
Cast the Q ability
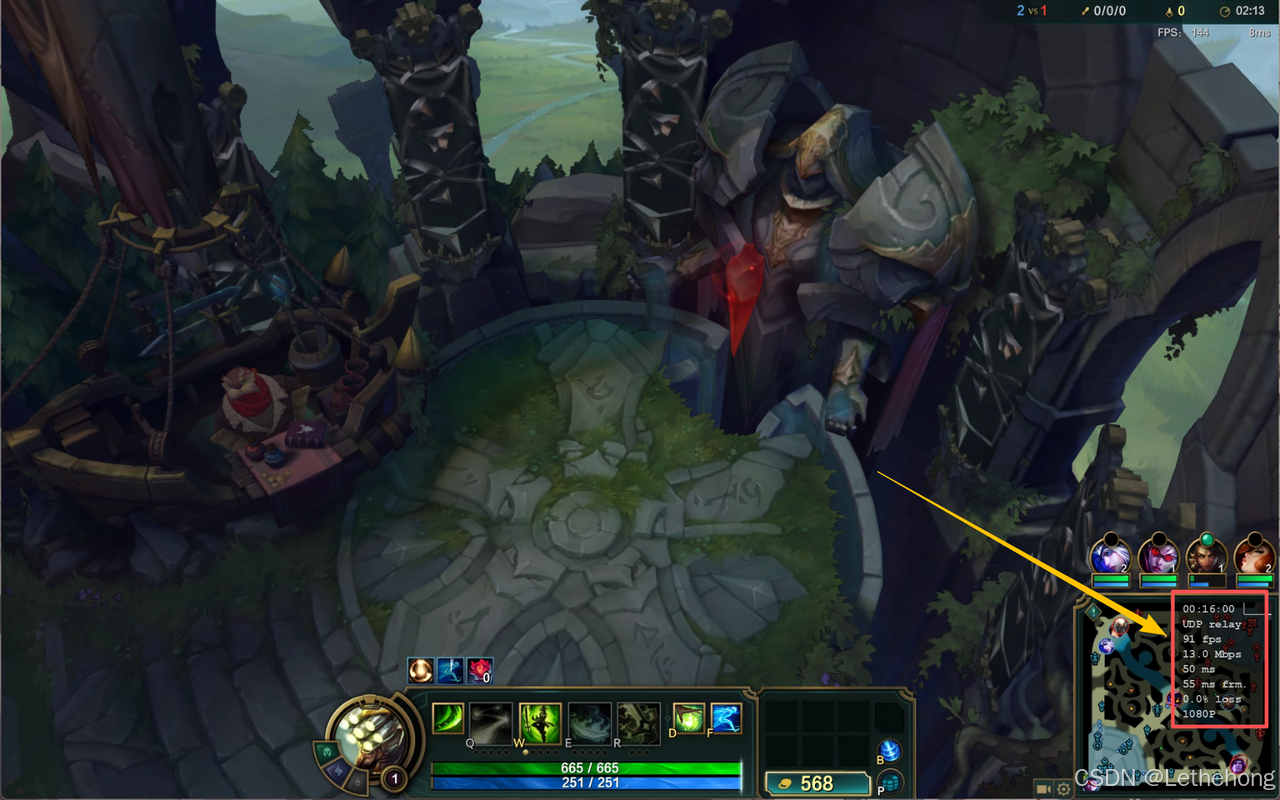(x=491, y=723)
